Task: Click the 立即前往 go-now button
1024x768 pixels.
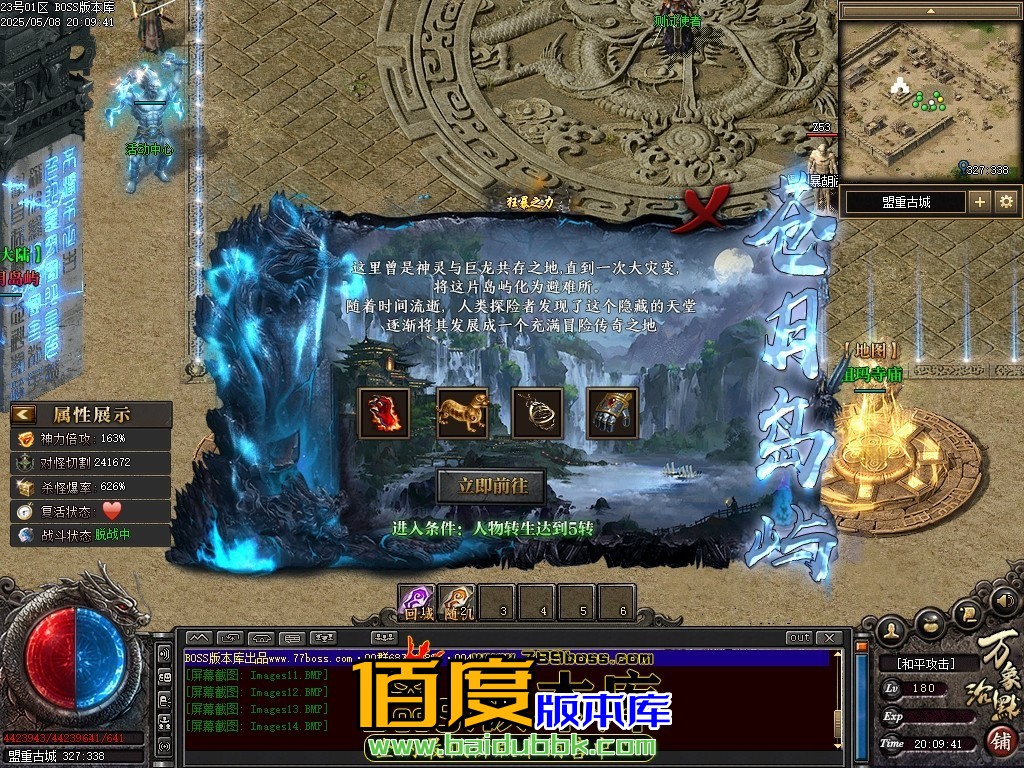Action: pos(490,487)
